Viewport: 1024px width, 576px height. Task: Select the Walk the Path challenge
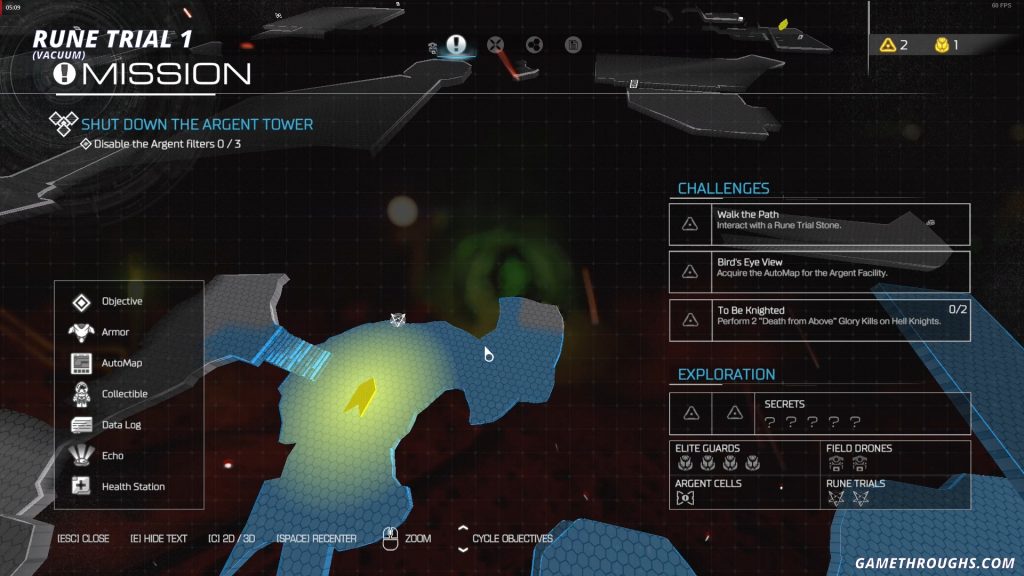tap(819, 224)
